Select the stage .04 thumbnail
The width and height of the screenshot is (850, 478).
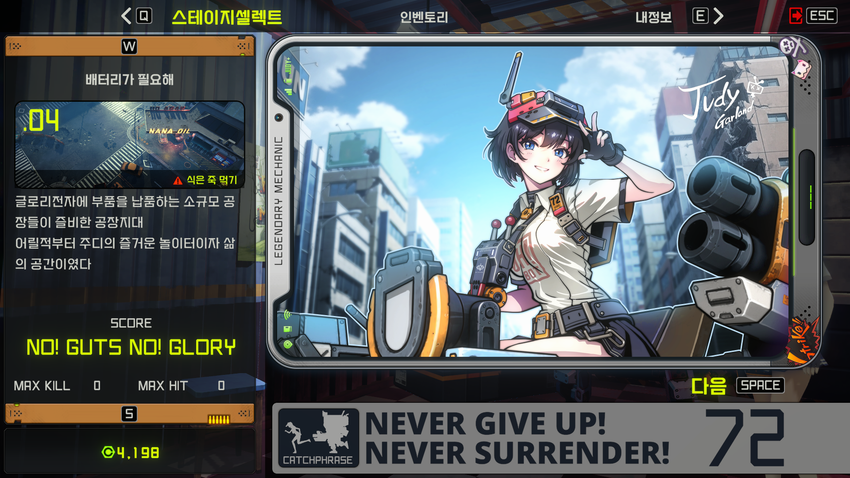pyautogui.click(x=130, y=145)
